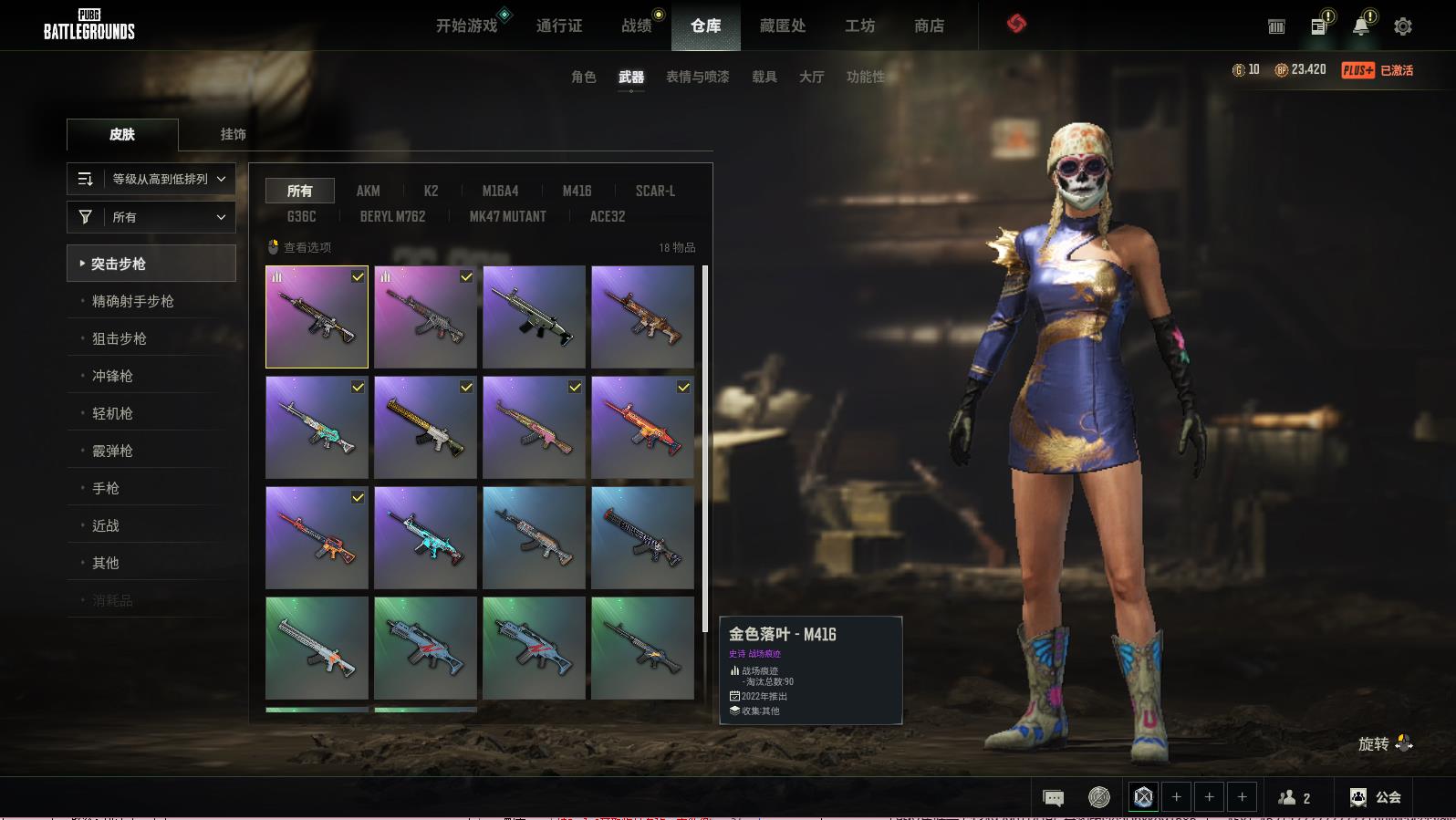
Task: Open the 所有 filter dropdown
Action: [x=151, y=217]
